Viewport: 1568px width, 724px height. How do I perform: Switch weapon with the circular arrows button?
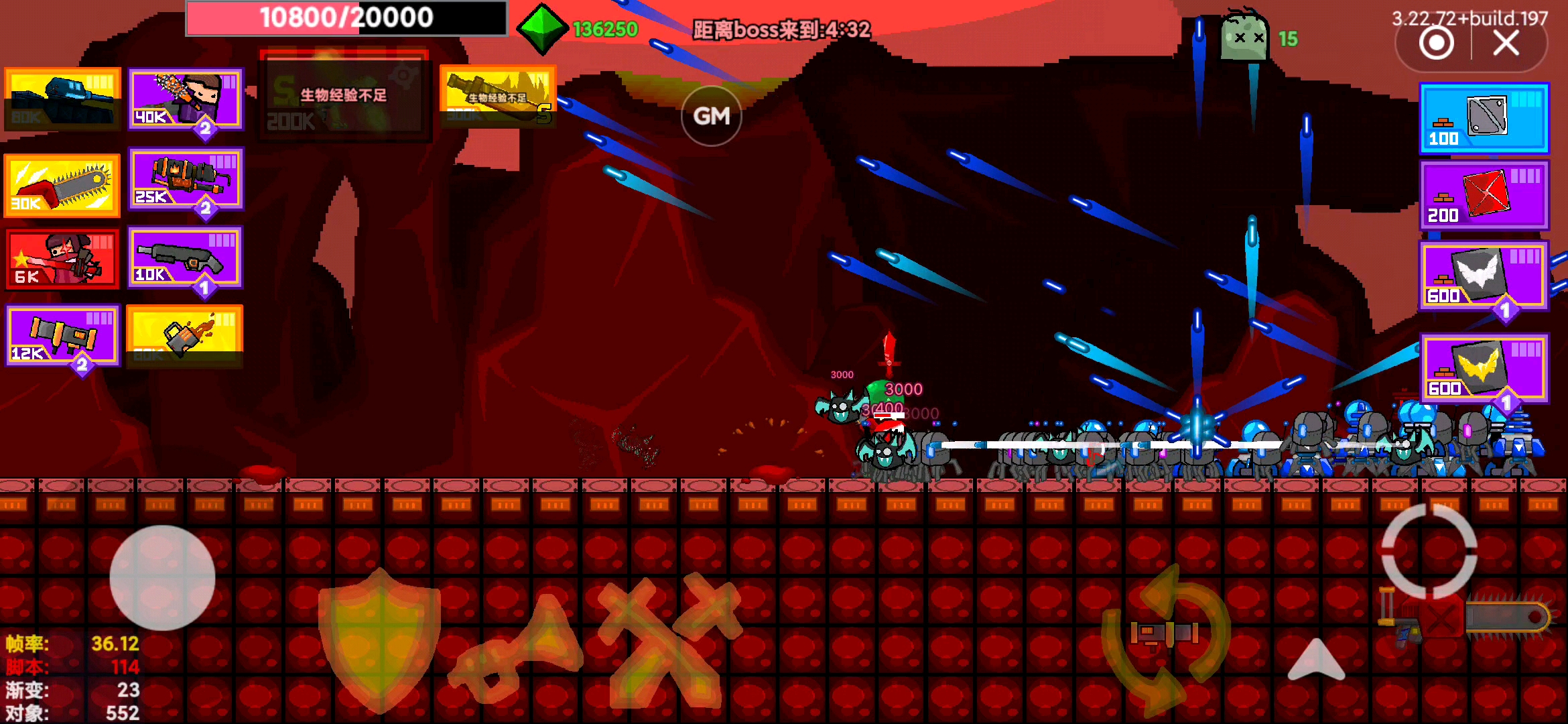1166,637
